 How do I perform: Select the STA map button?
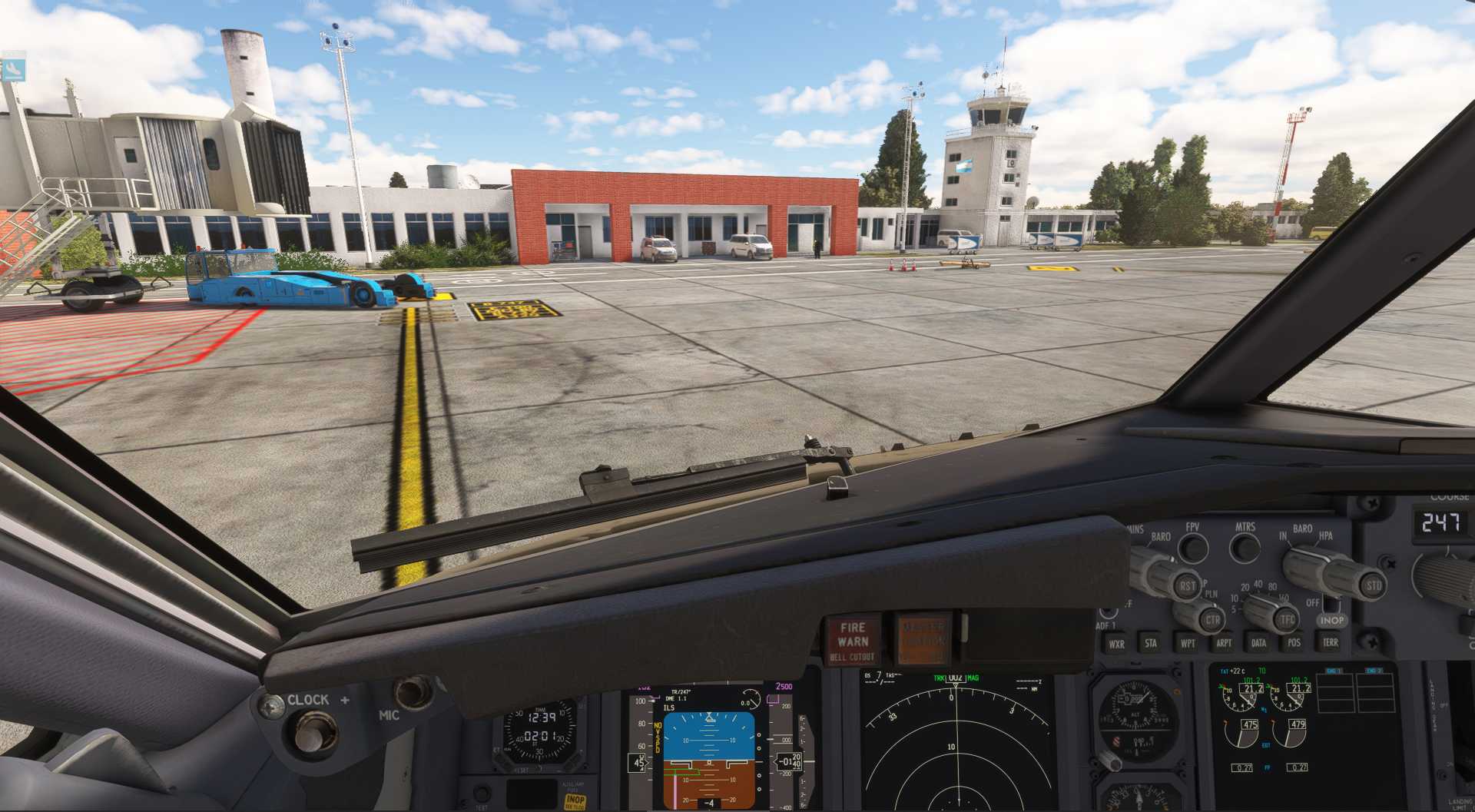pyautogui.click(x=1150, y=643)
